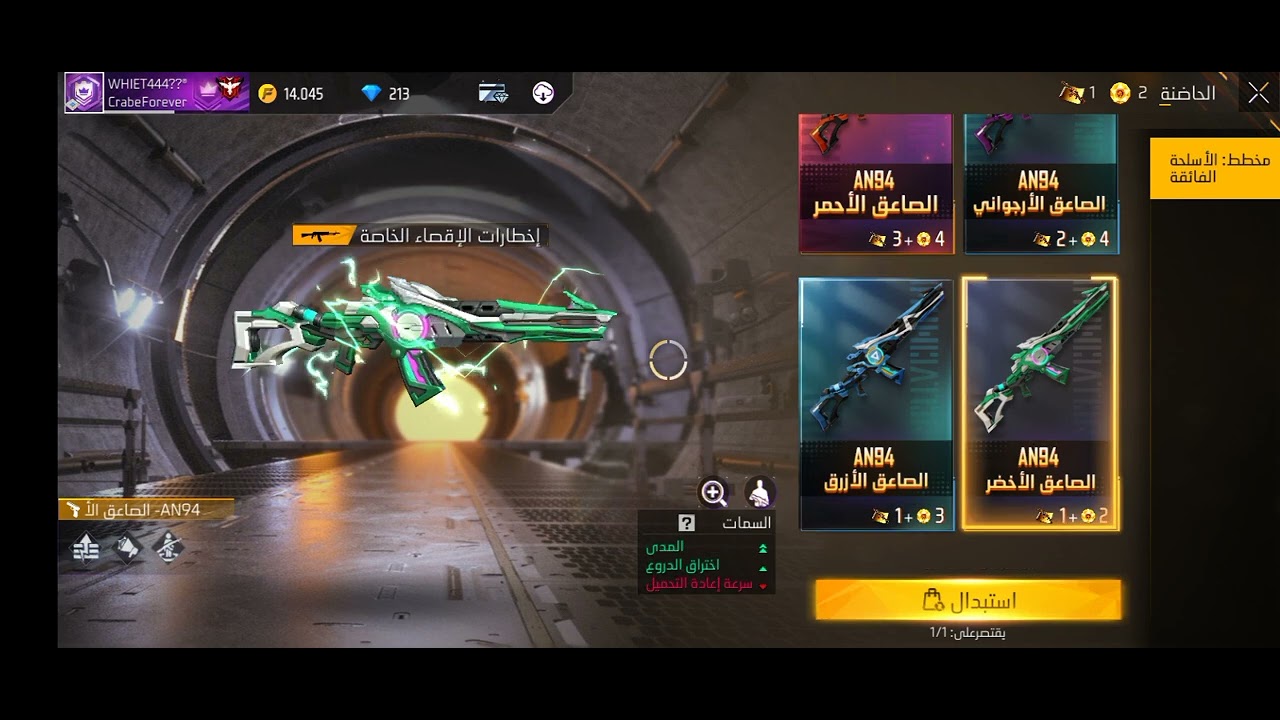Viewport: 1280px width, 720px height.
Task: Open the الحاضنة incubator title label
Action: pos(1188,94)
